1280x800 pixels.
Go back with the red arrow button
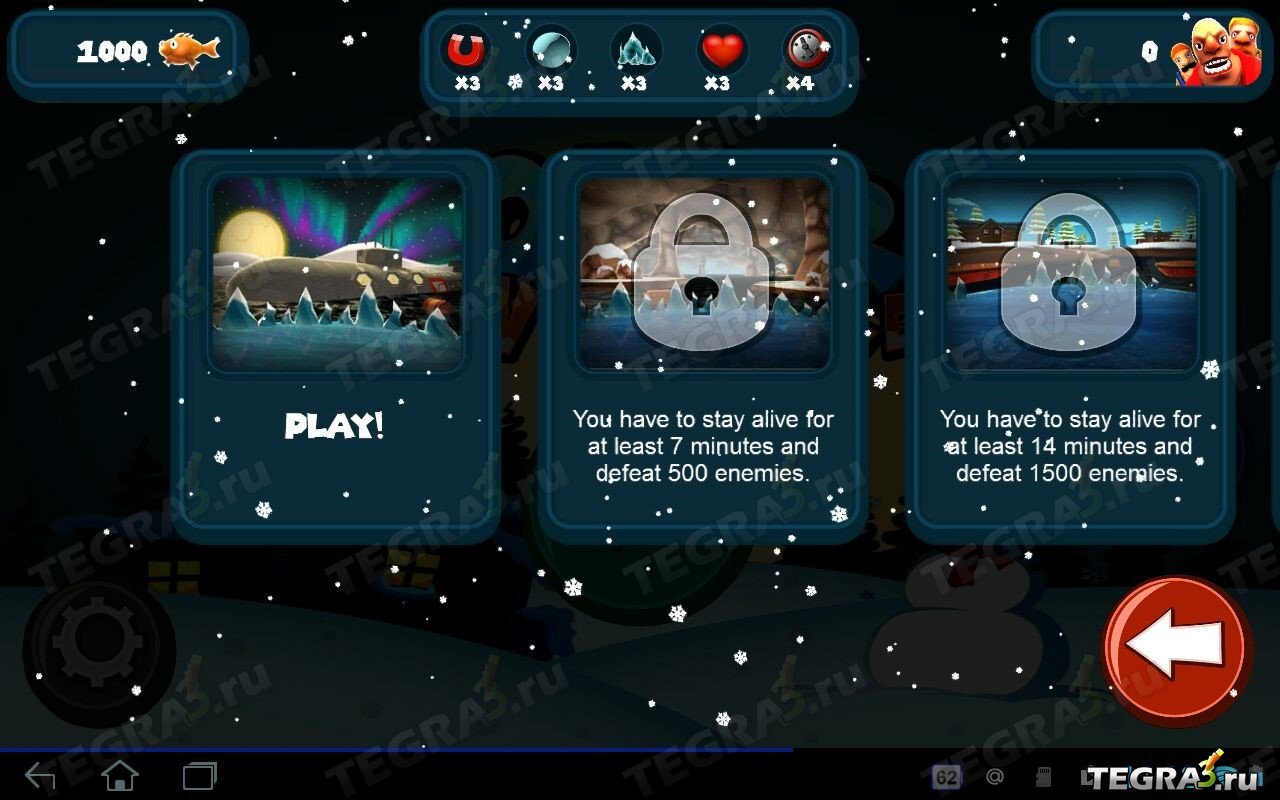[x=1177, y=650]
